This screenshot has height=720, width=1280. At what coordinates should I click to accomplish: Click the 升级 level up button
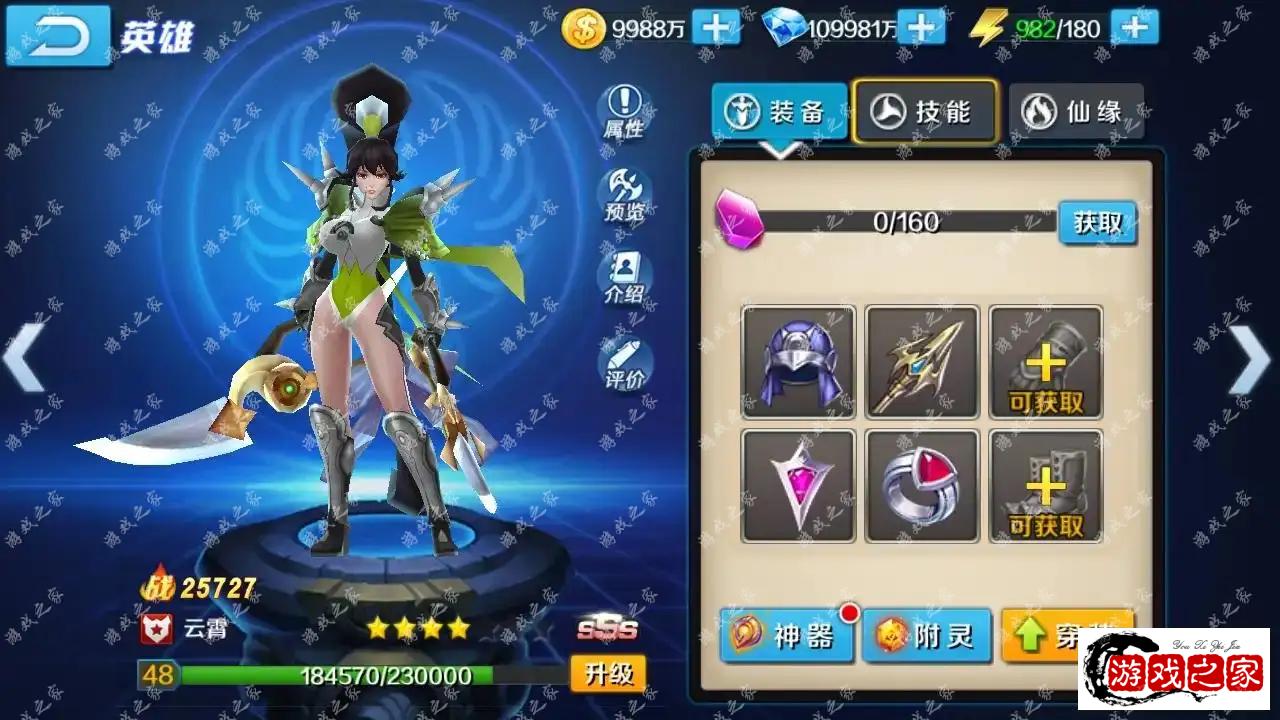click(608, 673)
